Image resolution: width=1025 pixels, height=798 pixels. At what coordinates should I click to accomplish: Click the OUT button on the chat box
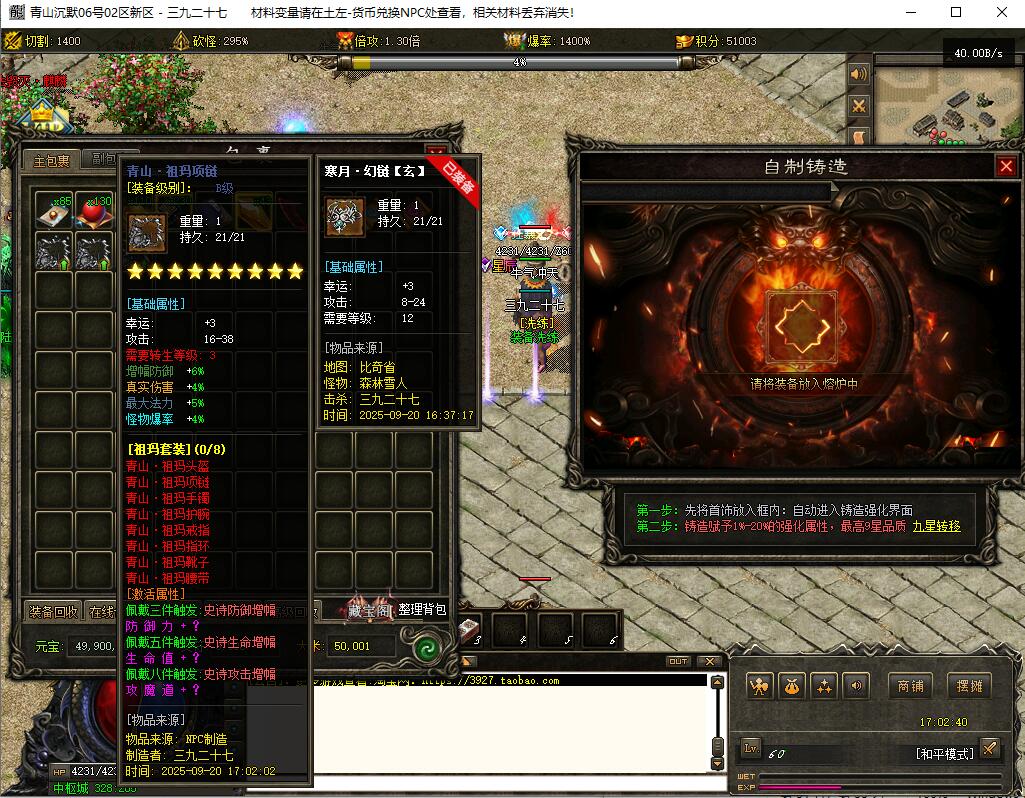click(678, 661)
